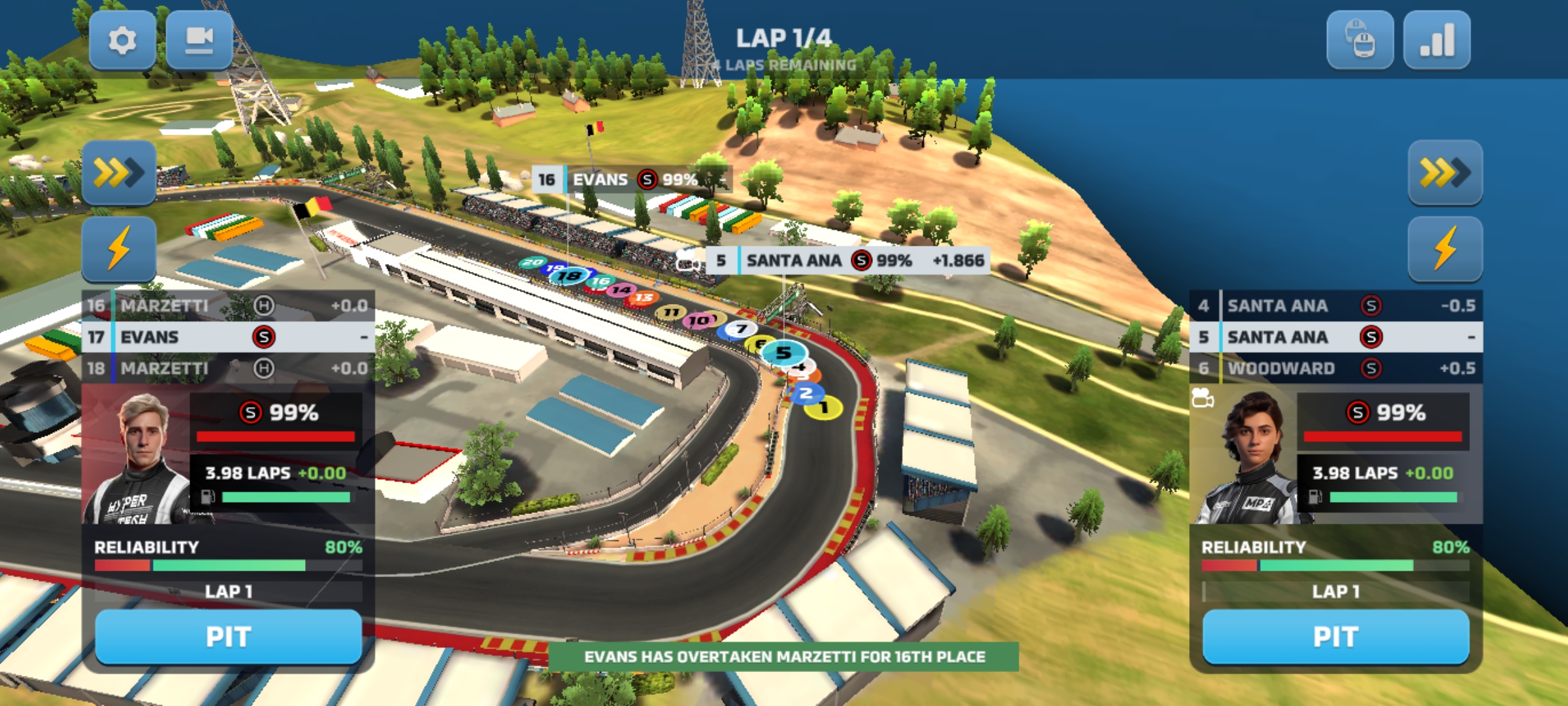Use the lightning boost for Evans
The width and height of the screenshot is (1568, 706).
pyautogui.click(x=119, y=249)
